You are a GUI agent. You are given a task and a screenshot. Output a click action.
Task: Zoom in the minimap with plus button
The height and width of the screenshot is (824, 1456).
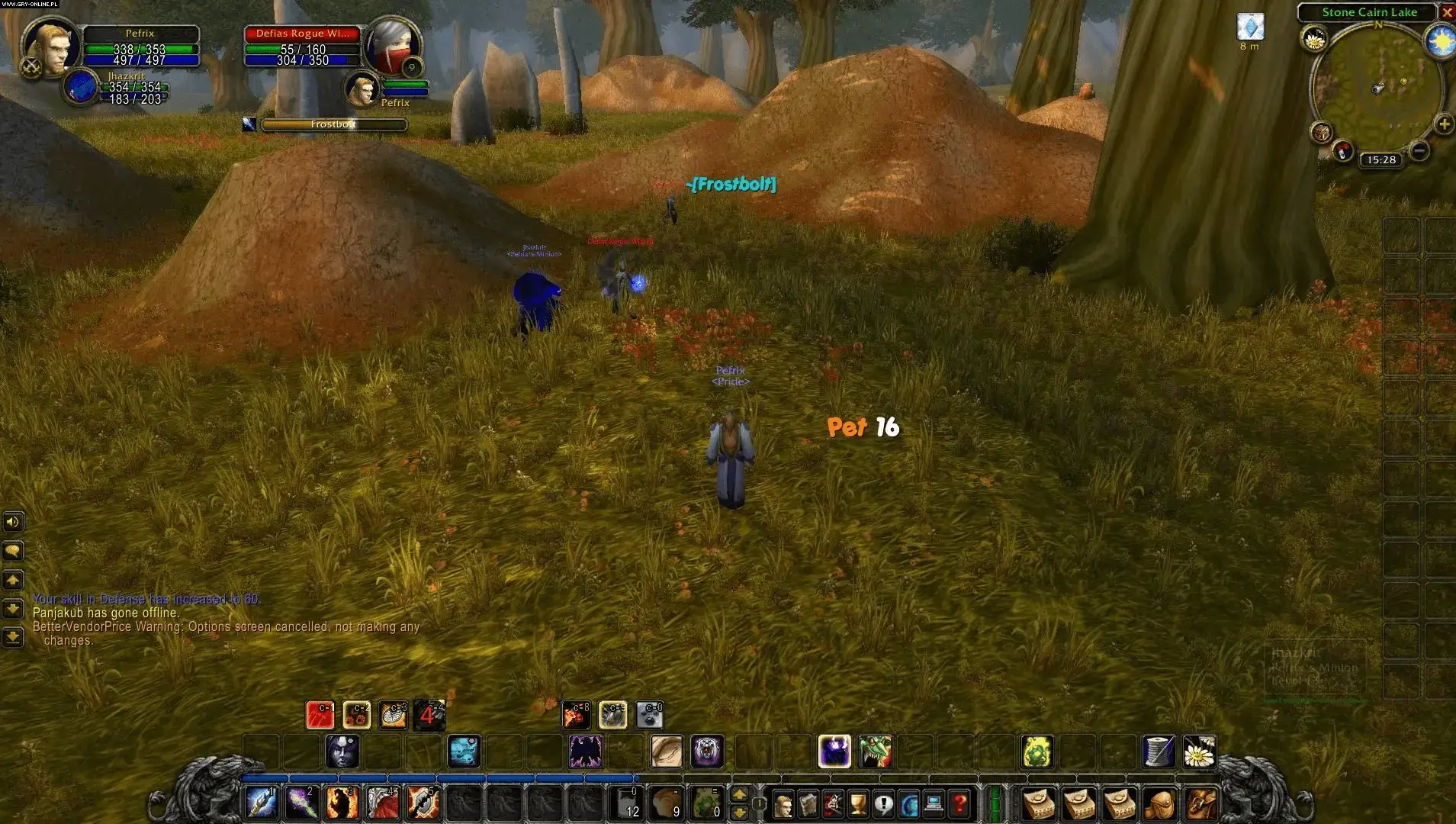tap(1443, 124)
